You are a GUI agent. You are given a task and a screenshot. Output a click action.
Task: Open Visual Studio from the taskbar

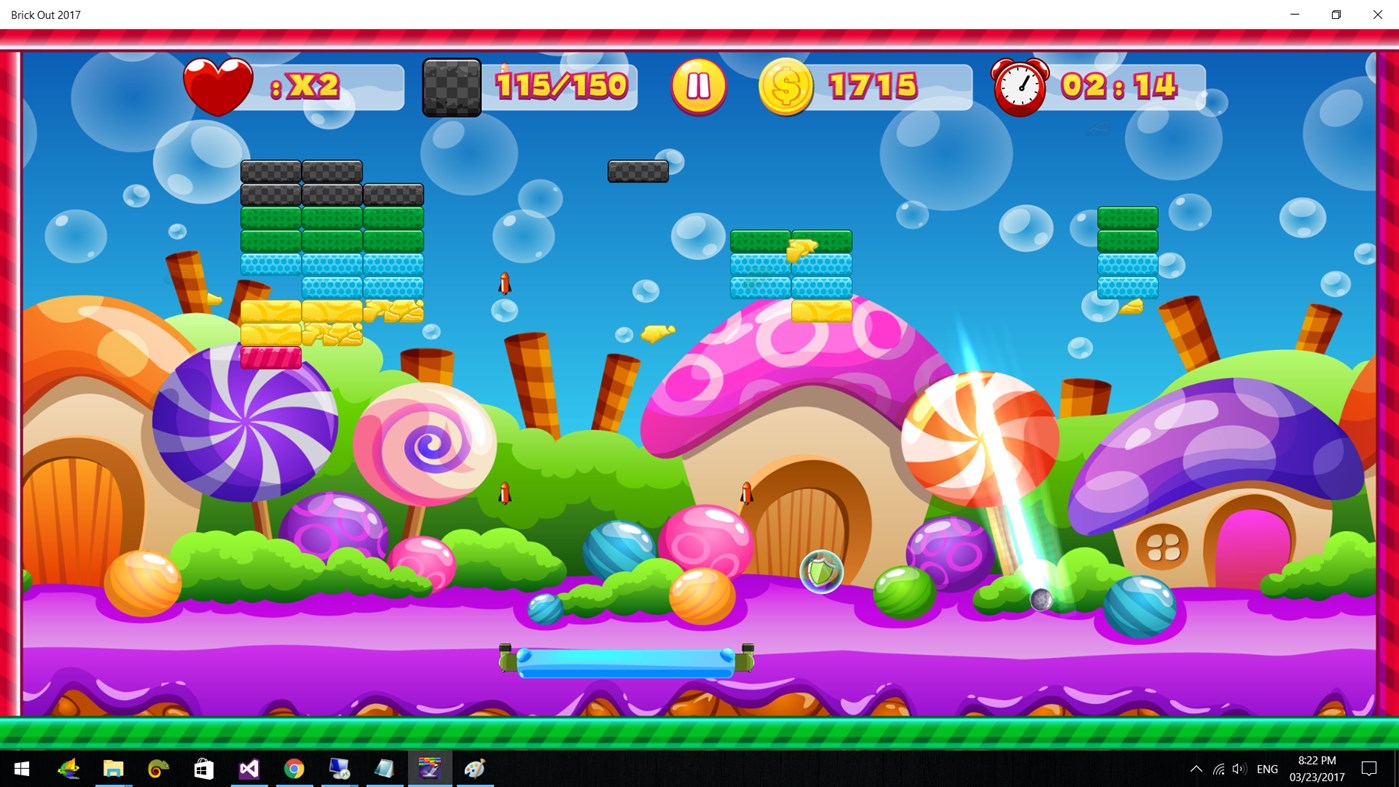coord(248,768)
